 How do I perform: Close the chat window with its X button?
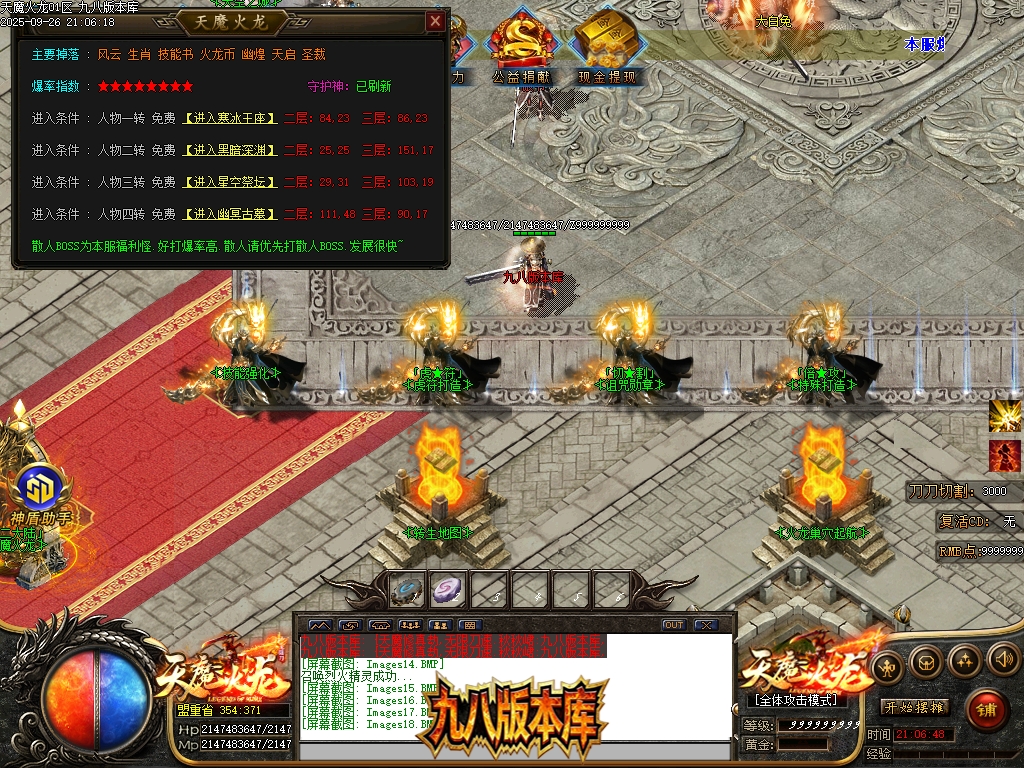tap(706, 625)
